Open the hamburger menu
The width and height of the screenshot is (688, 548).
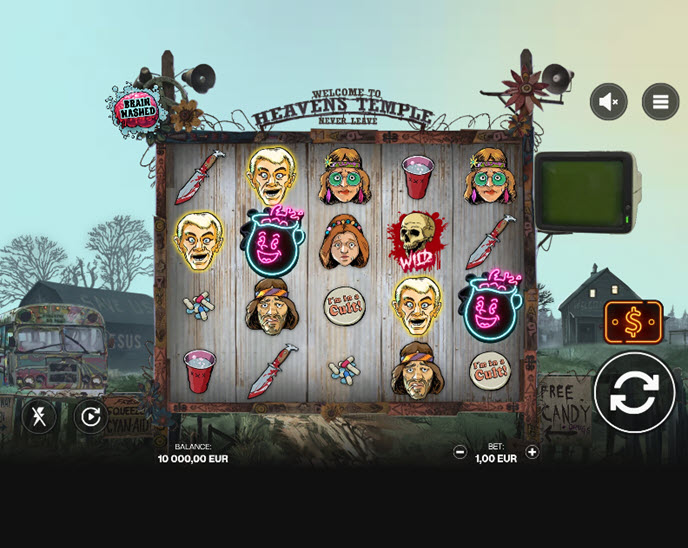[660, 101]
